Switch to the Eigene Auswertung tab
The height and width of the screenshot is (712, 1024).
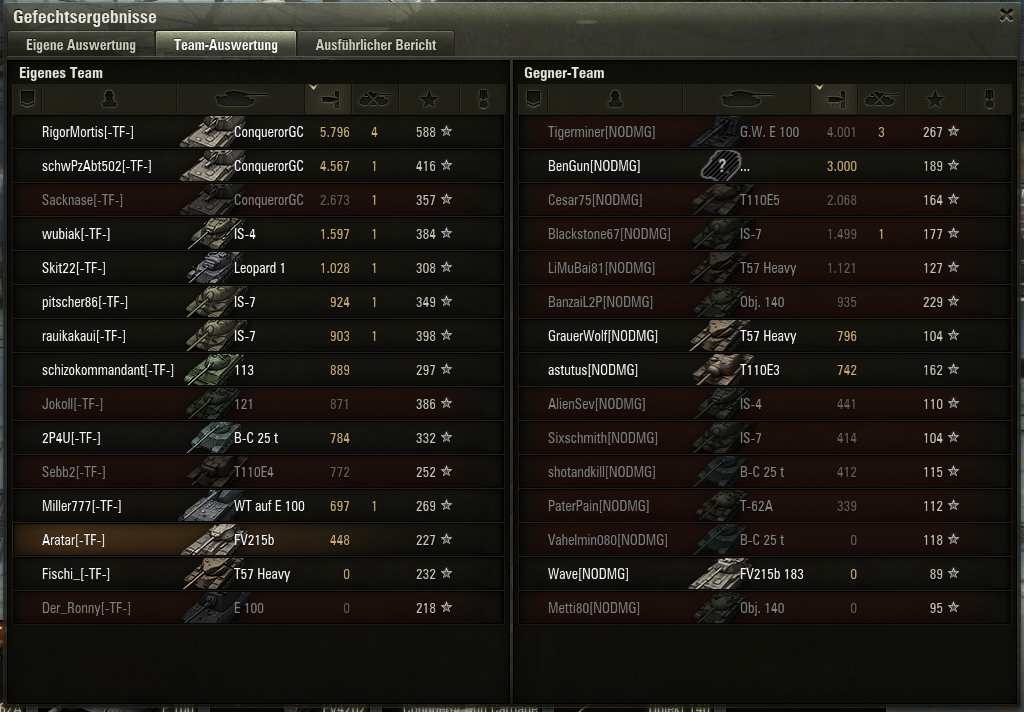point(81,45)
